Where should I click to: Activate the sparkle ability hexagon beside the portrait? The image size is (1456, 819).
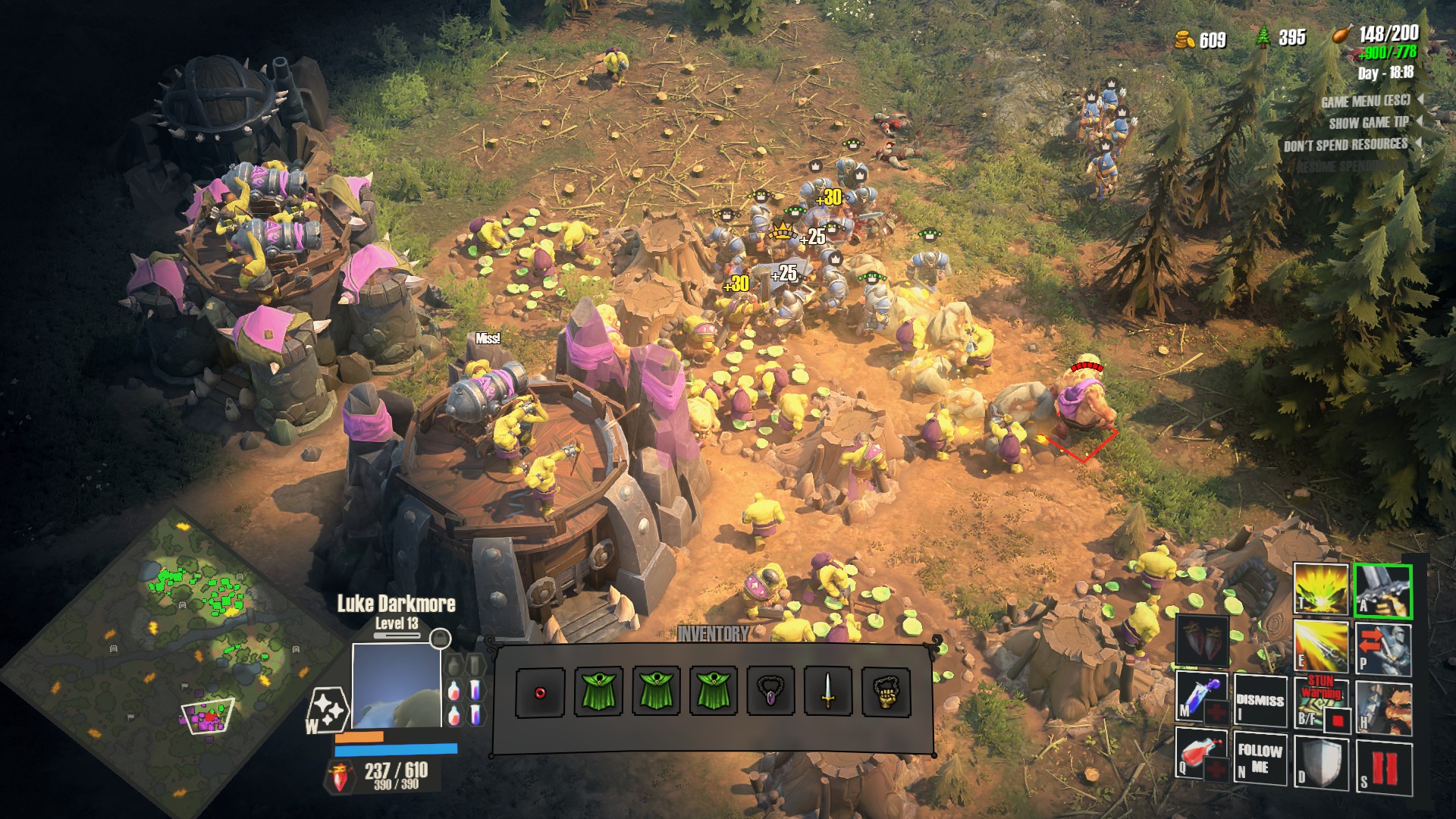328,711
